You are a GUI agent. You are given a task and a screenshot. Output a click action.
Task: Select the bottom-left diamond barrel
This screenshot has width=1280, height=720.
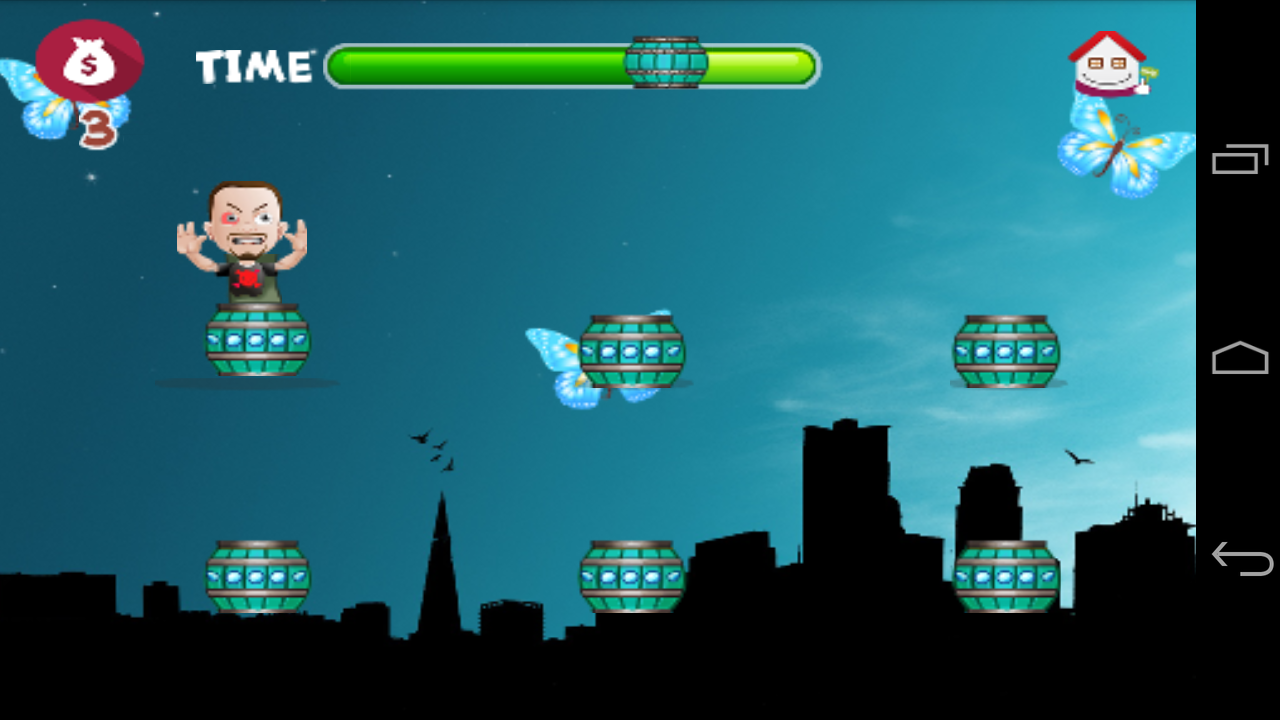point(257,575)
